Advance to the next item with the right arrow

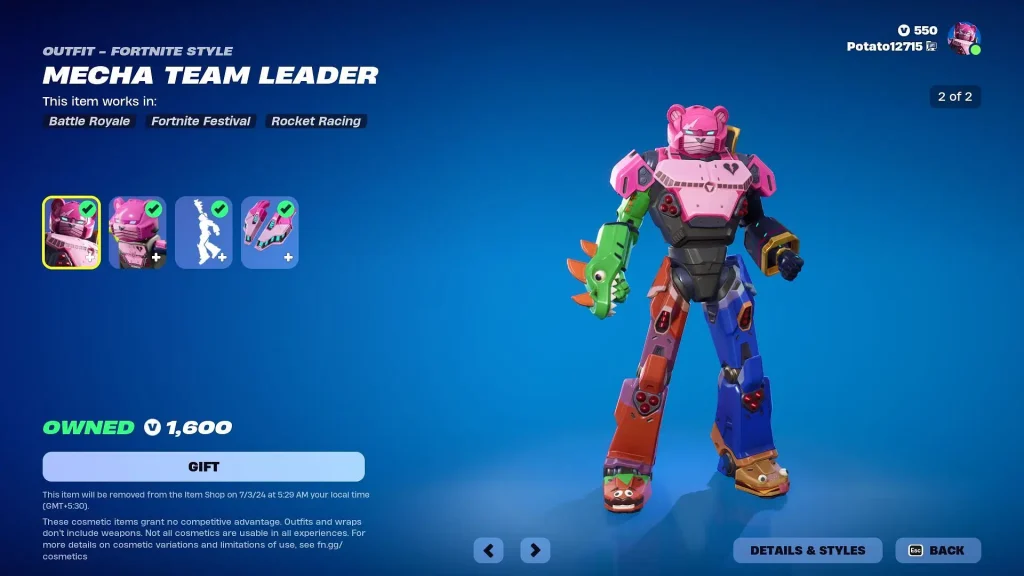pos(535,550)
